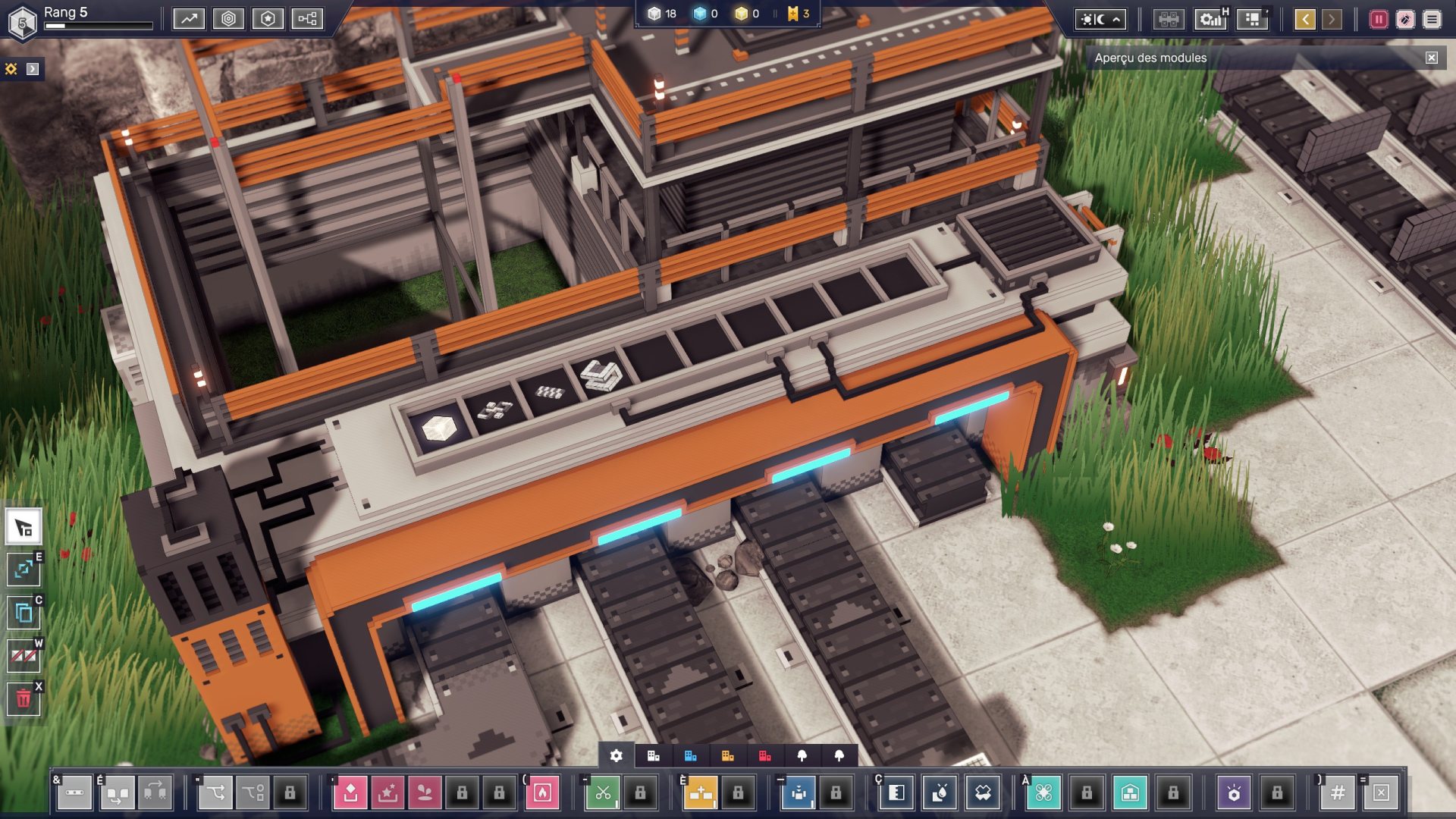Pause the game with the red button
The height and width of the screenshot is (819, 1456).
(1379, 19)
